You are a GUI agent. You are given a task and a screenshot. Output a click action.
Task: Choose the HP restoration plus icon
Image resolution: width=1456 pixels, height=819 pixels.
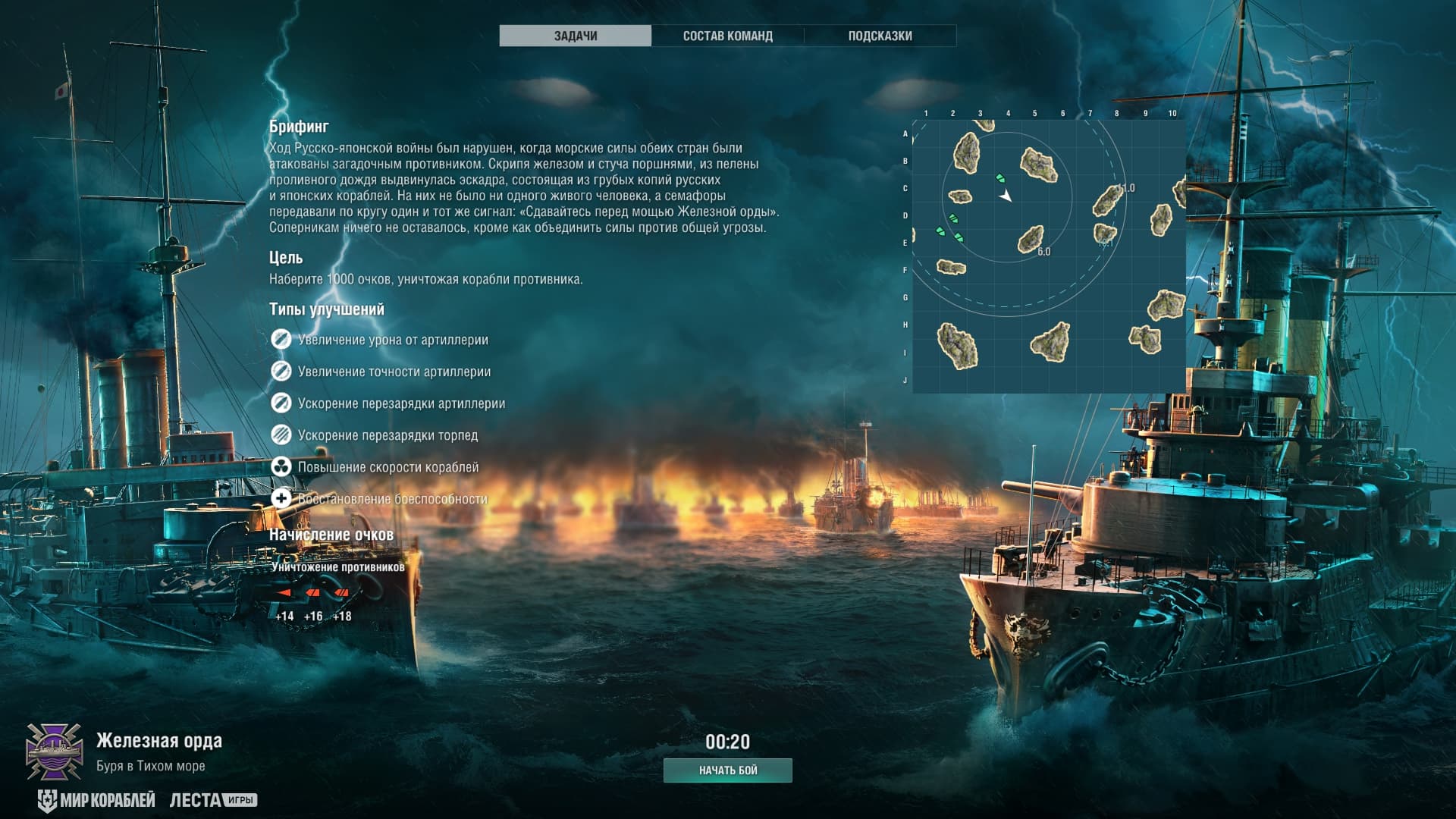[x=281, y=499]
